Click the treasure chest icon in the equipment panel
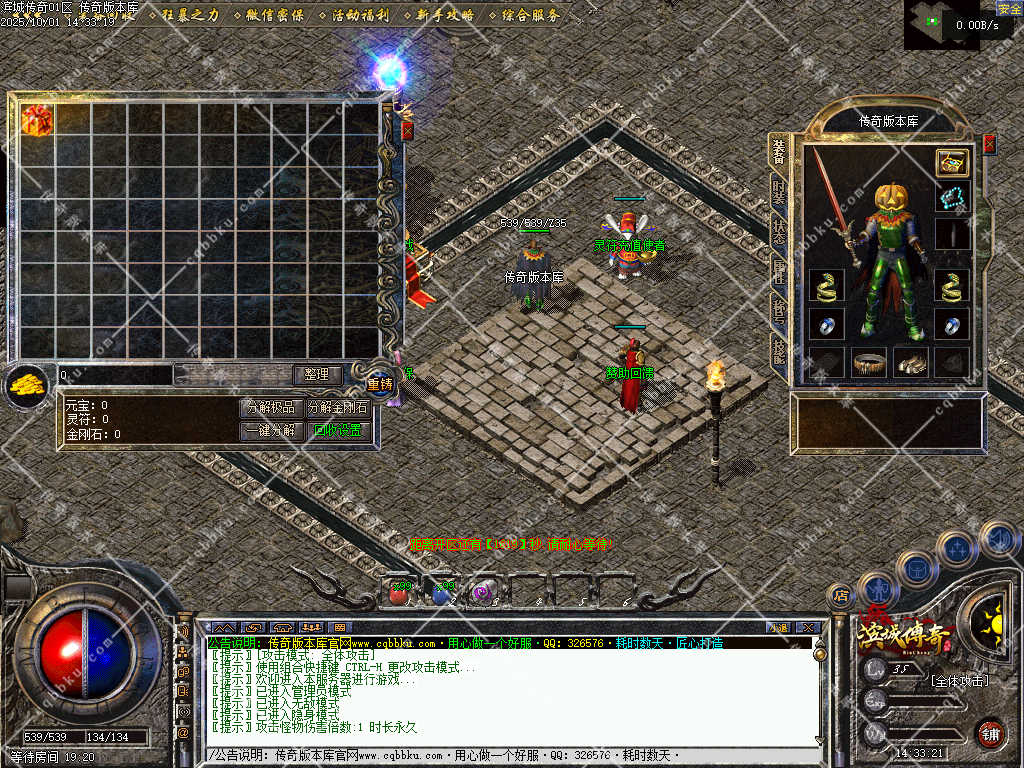The image size is (1024, 768). [952, 162]
